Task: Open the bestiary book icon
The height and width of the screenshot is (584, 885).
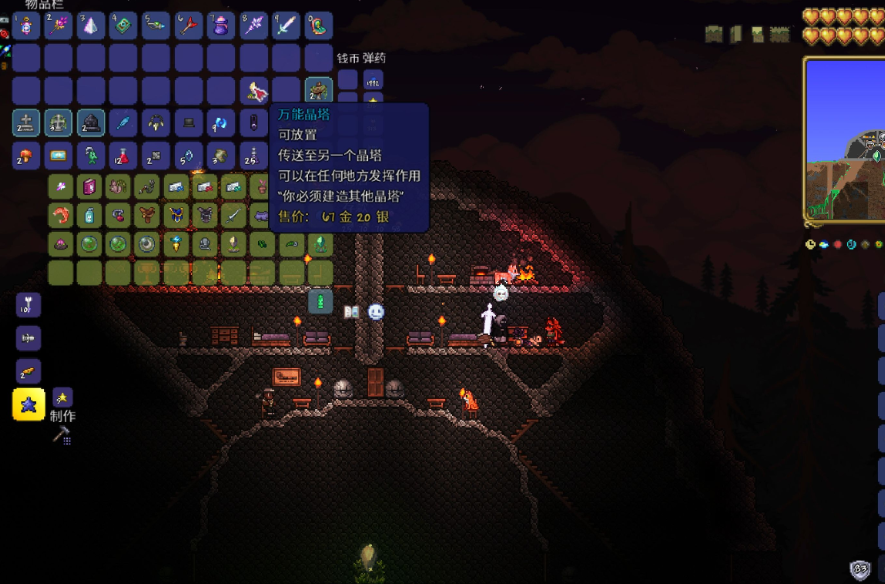Action: coord(352,312)
